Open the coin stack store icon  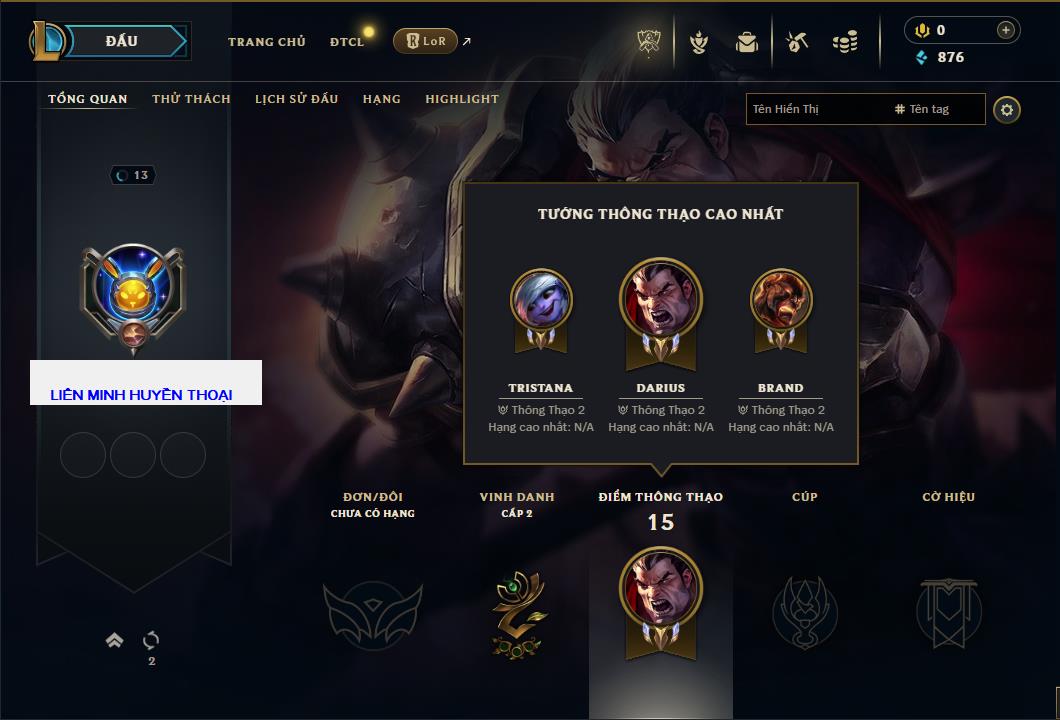point(845,42)
